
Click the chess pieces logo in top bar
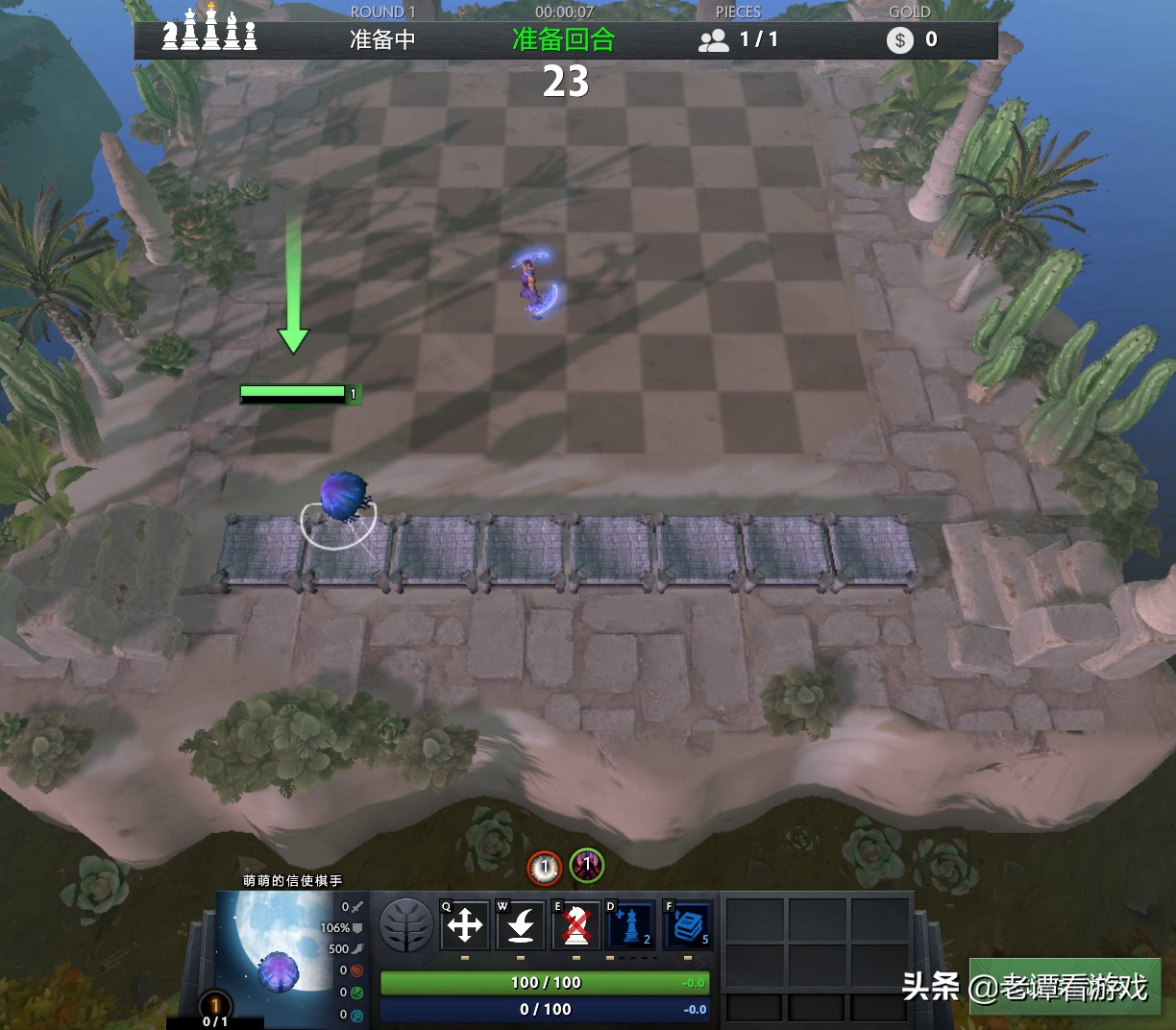pyautogui.click(x=209, y=29)
